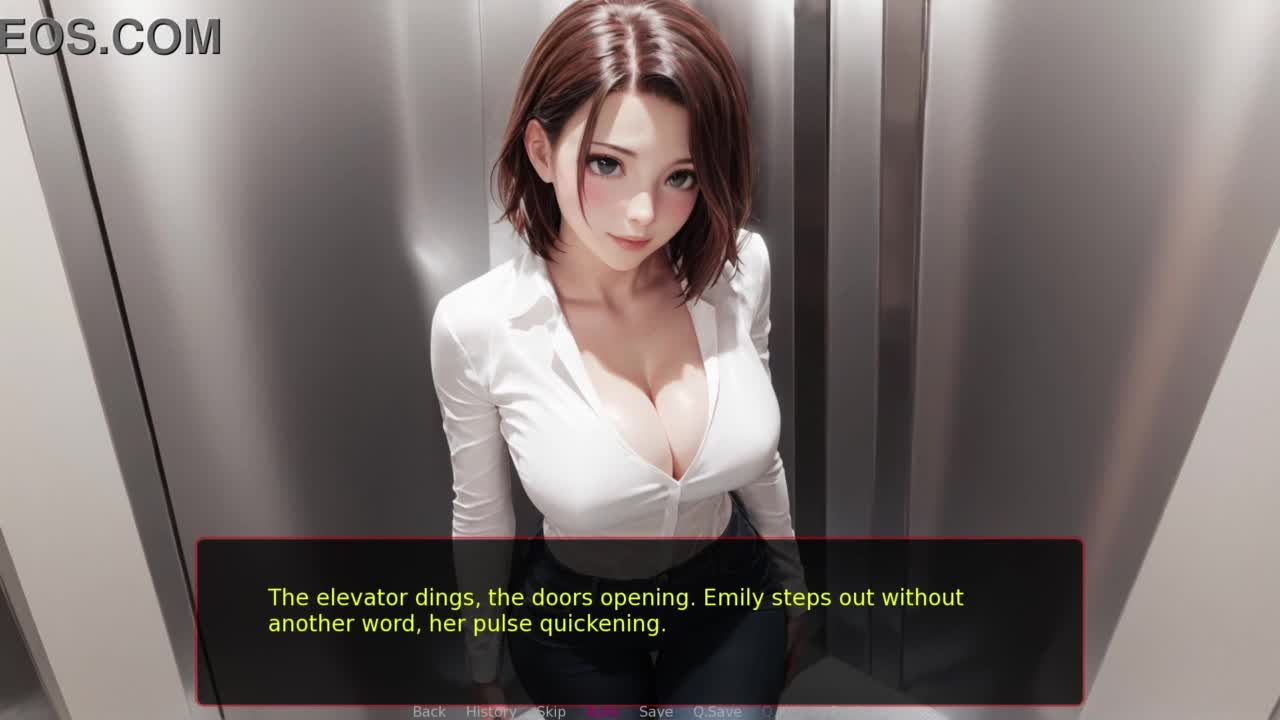Quick save using Q.Save

717,711
